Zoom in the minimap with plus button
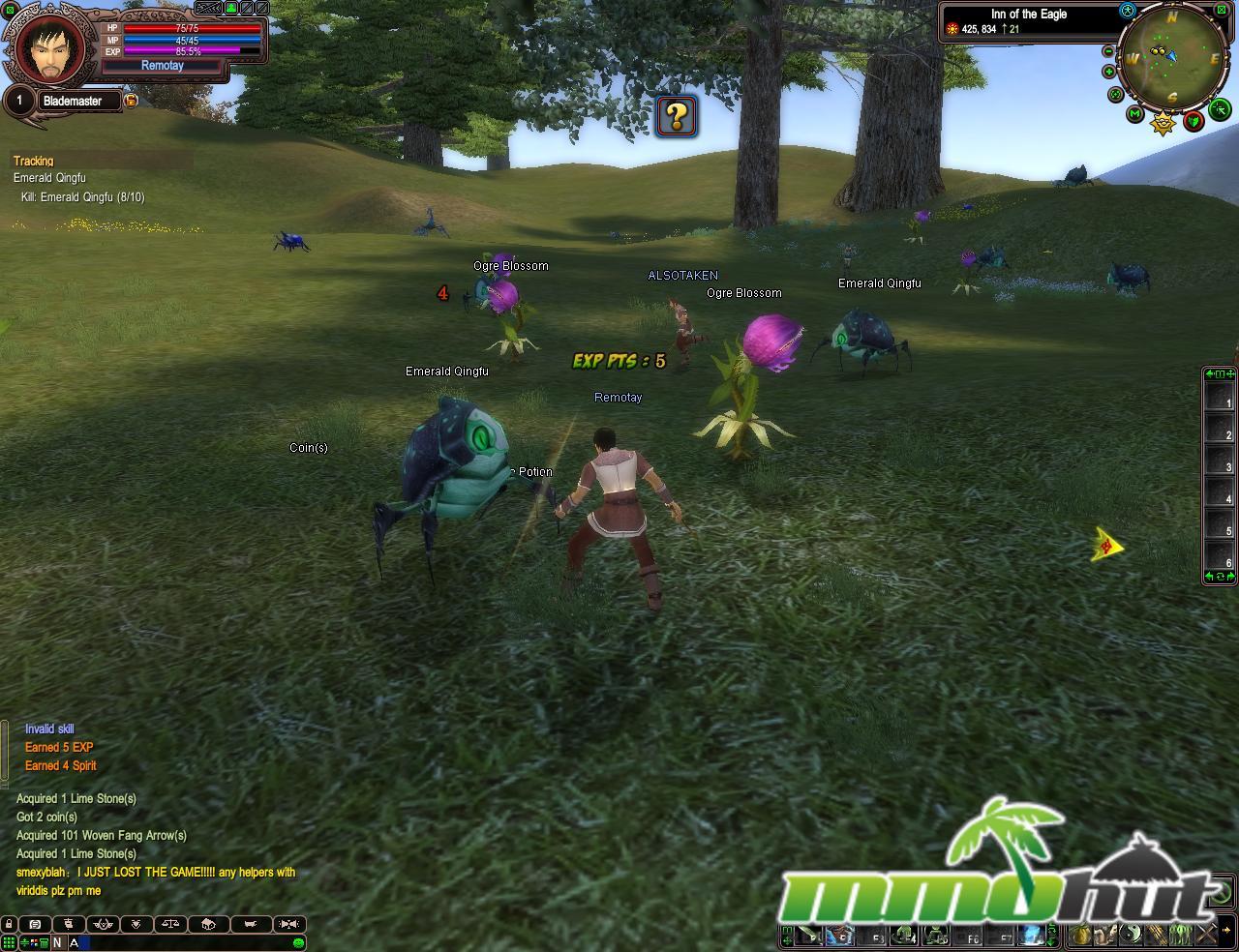 tap(1109, 72)
